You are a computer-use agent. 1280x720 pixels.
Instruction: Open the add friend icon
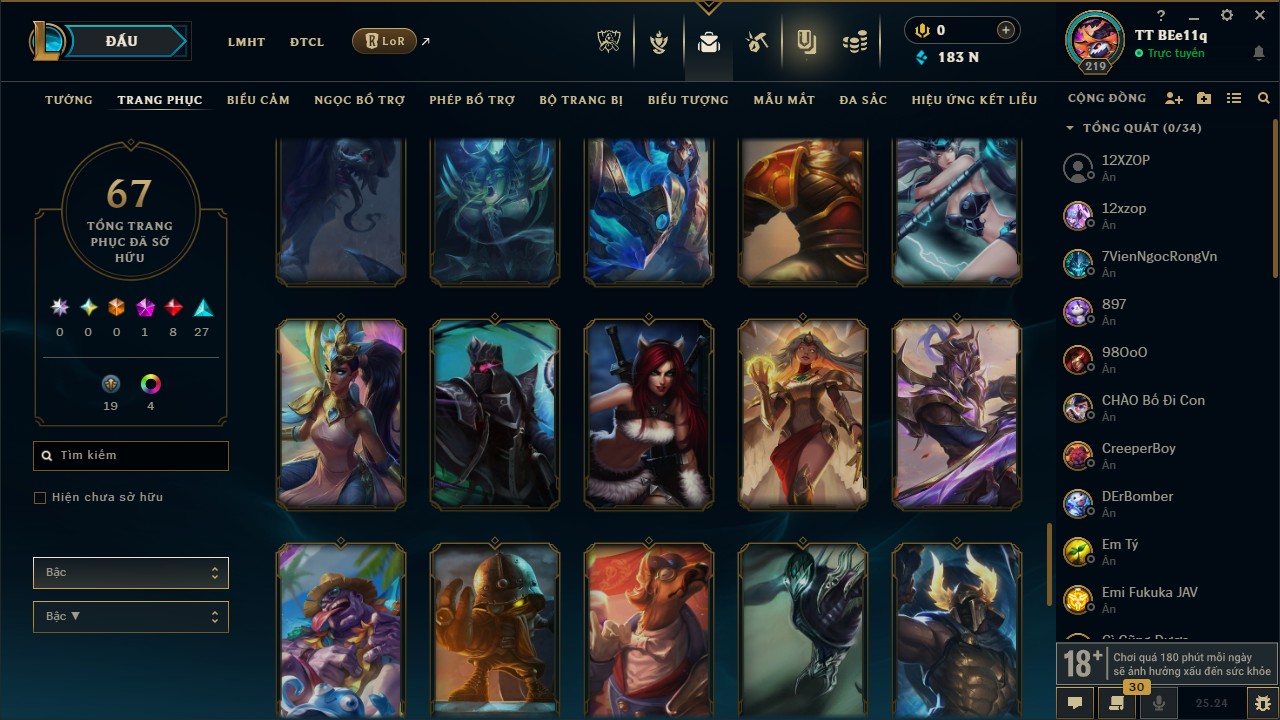click(x=1174, y=99)
